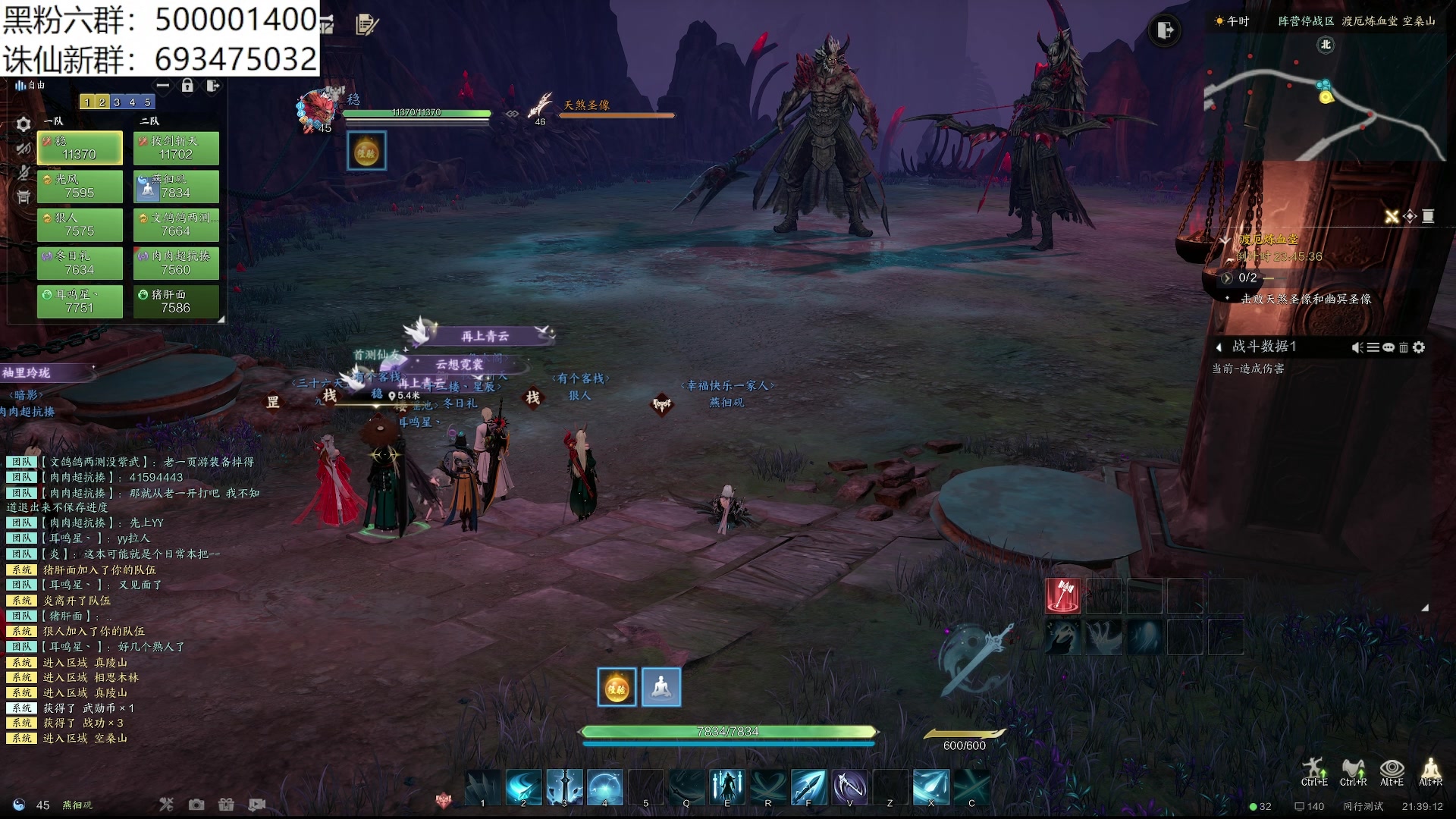1456x819 pixels.
Task: Activate the red banner axe skill
Action: (1063, 596)
